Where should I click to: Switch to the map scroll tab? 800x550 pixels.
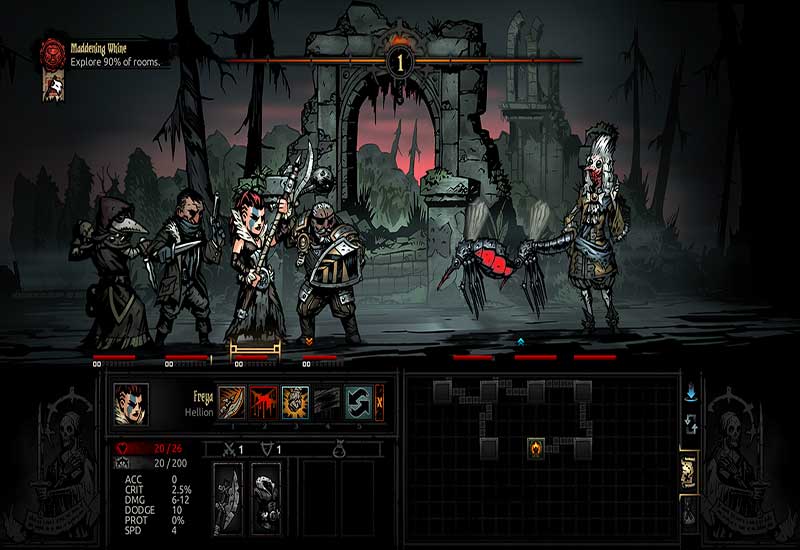click(x=689, y=470)
